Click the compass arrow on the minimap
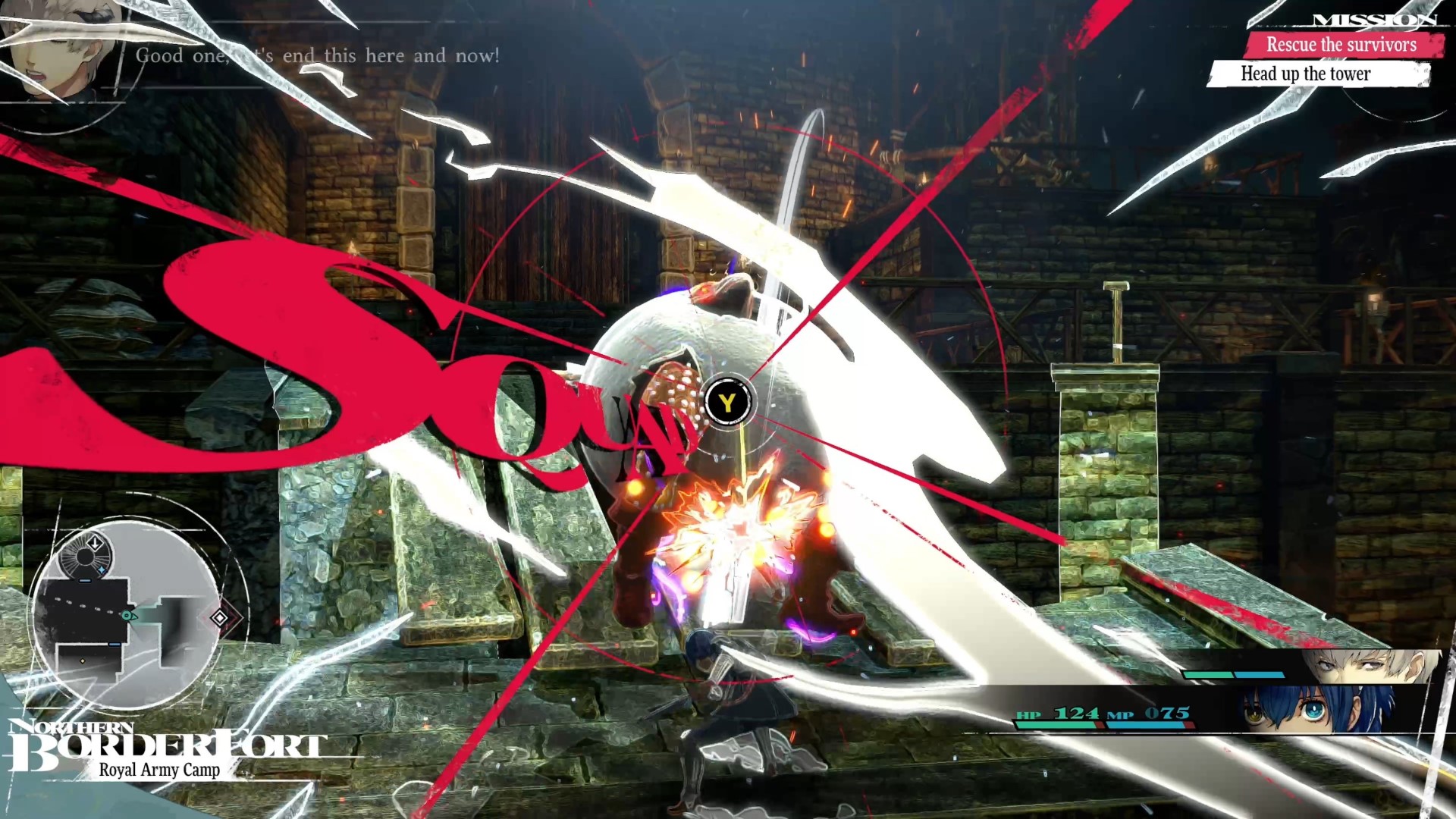Image resolution: width=1456 pixels, height=819 pixels. point(95,541)
